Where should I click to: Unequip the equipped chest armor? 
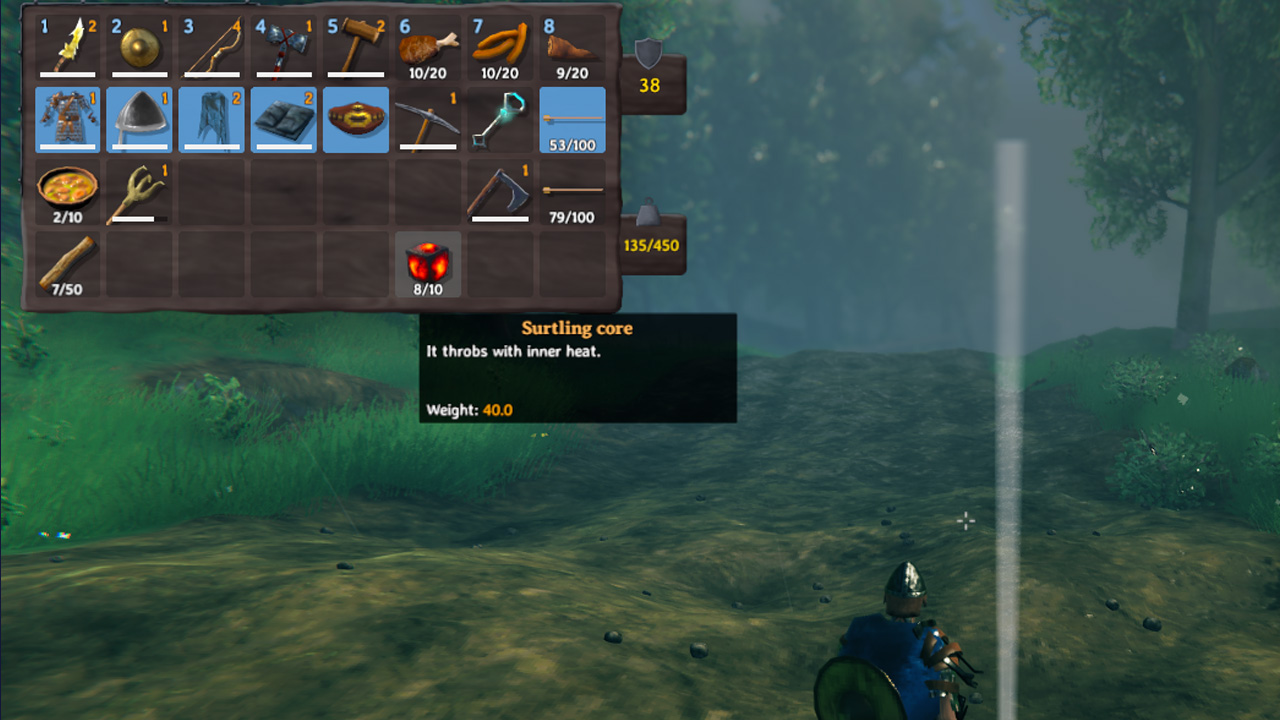coord(68,120)
